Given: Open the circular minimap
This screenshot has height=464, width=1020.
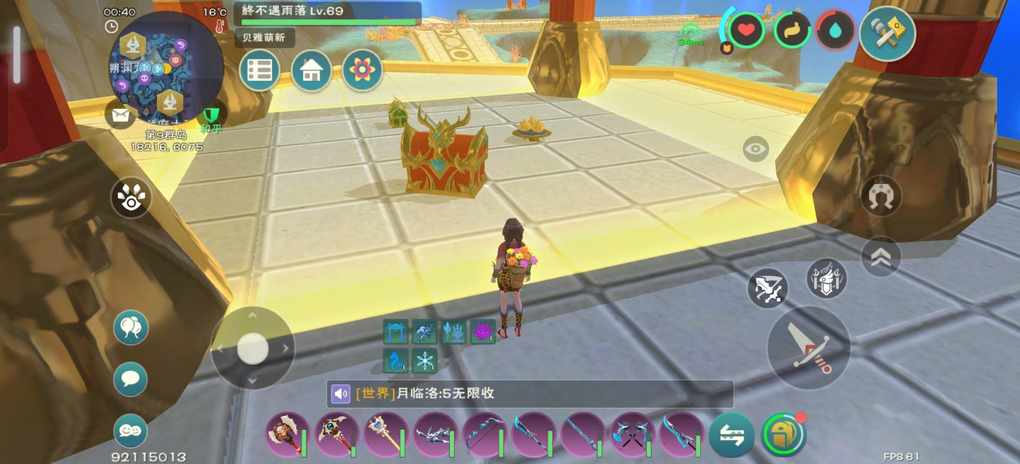Looking at the screenshot, I should 166,70.
